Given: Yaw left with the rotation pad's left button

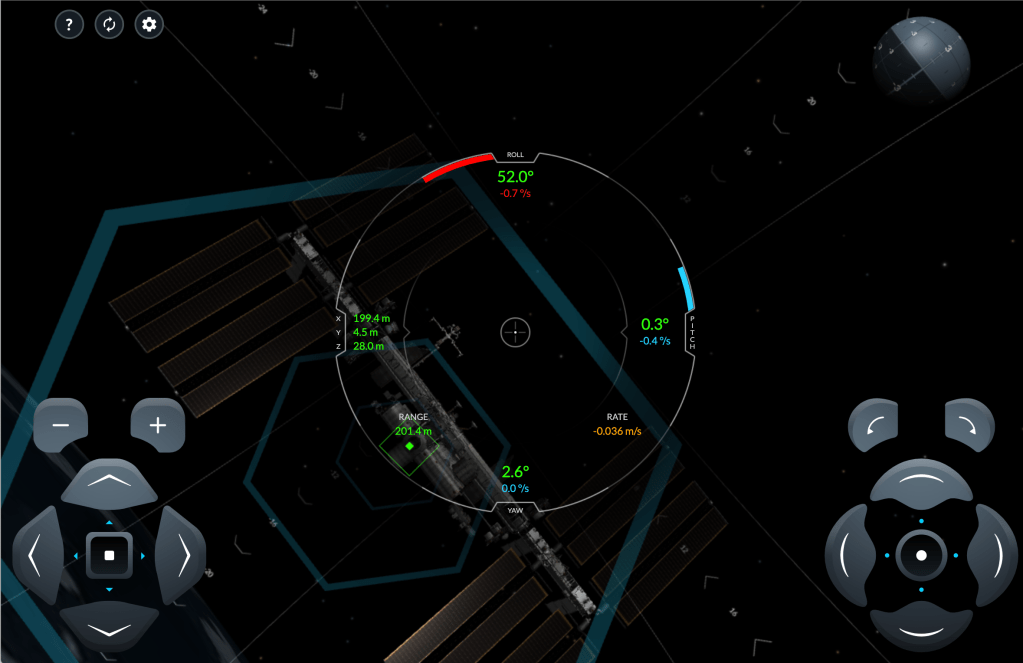Looking at the screenshot, I should pos(849,555).
